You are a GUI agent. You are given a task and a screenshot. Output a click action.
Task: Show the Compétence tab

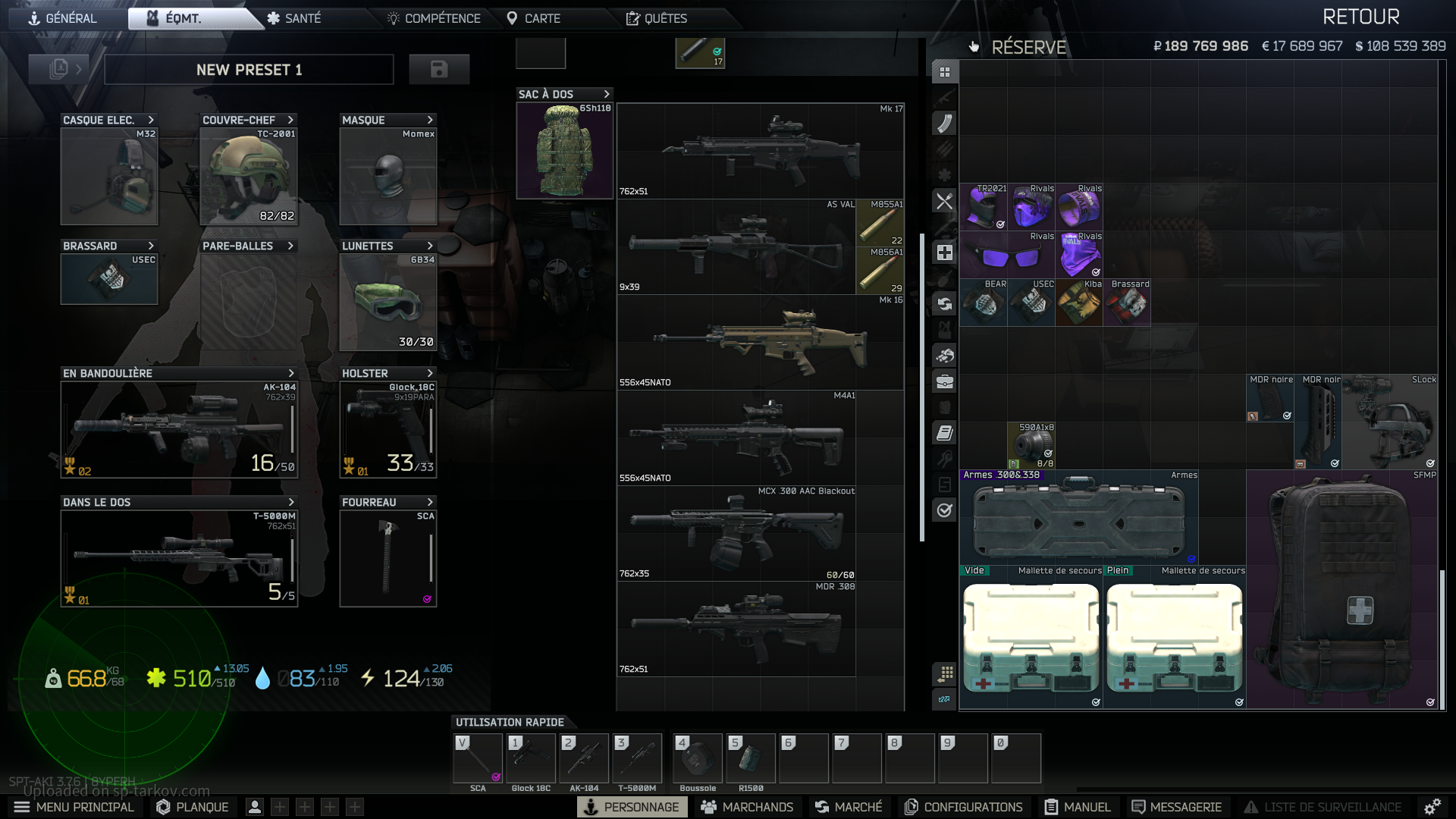(434, 18)
